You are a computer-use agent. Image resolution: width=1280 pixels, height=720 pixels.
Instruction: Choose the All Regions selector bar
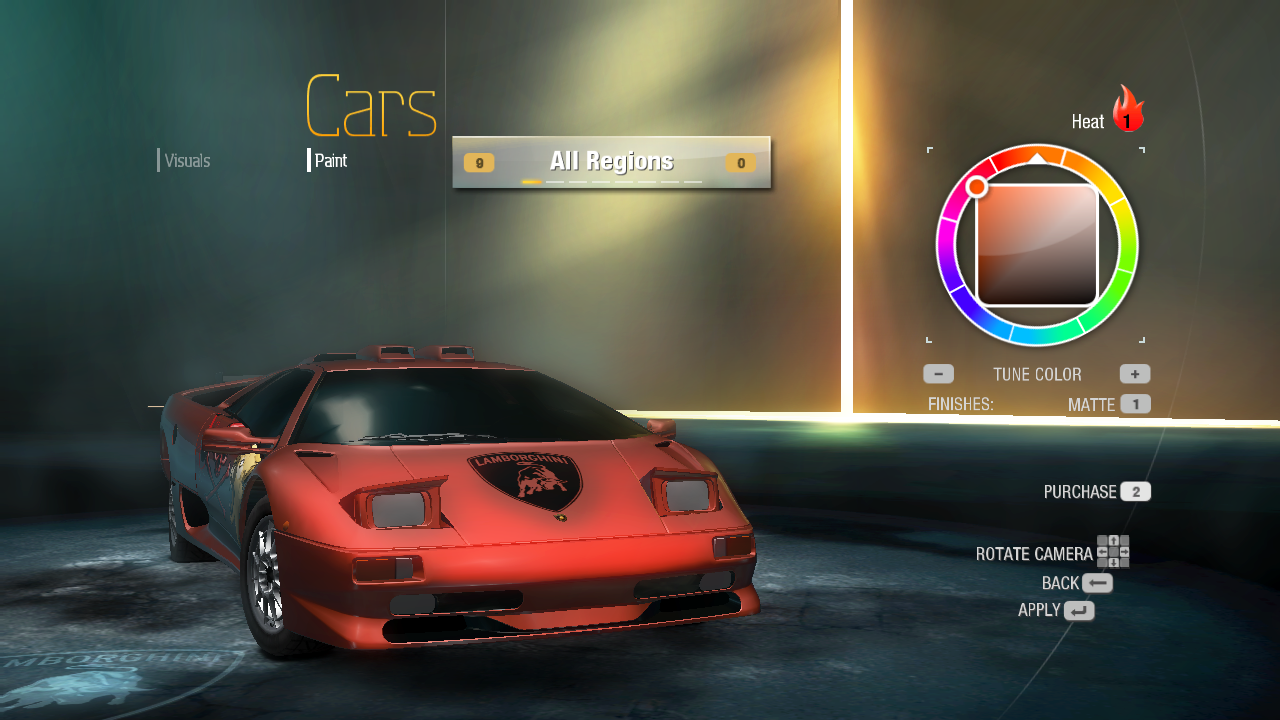611,162
